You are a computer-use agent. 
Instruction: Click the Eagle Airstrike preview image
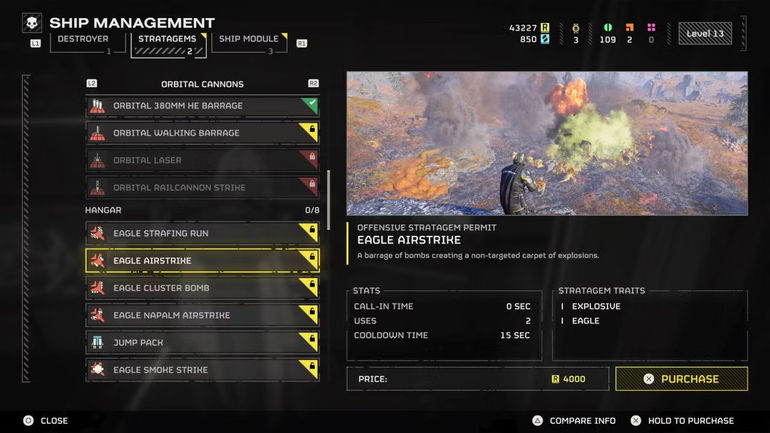pyautogui.click(x=547, y=143)
